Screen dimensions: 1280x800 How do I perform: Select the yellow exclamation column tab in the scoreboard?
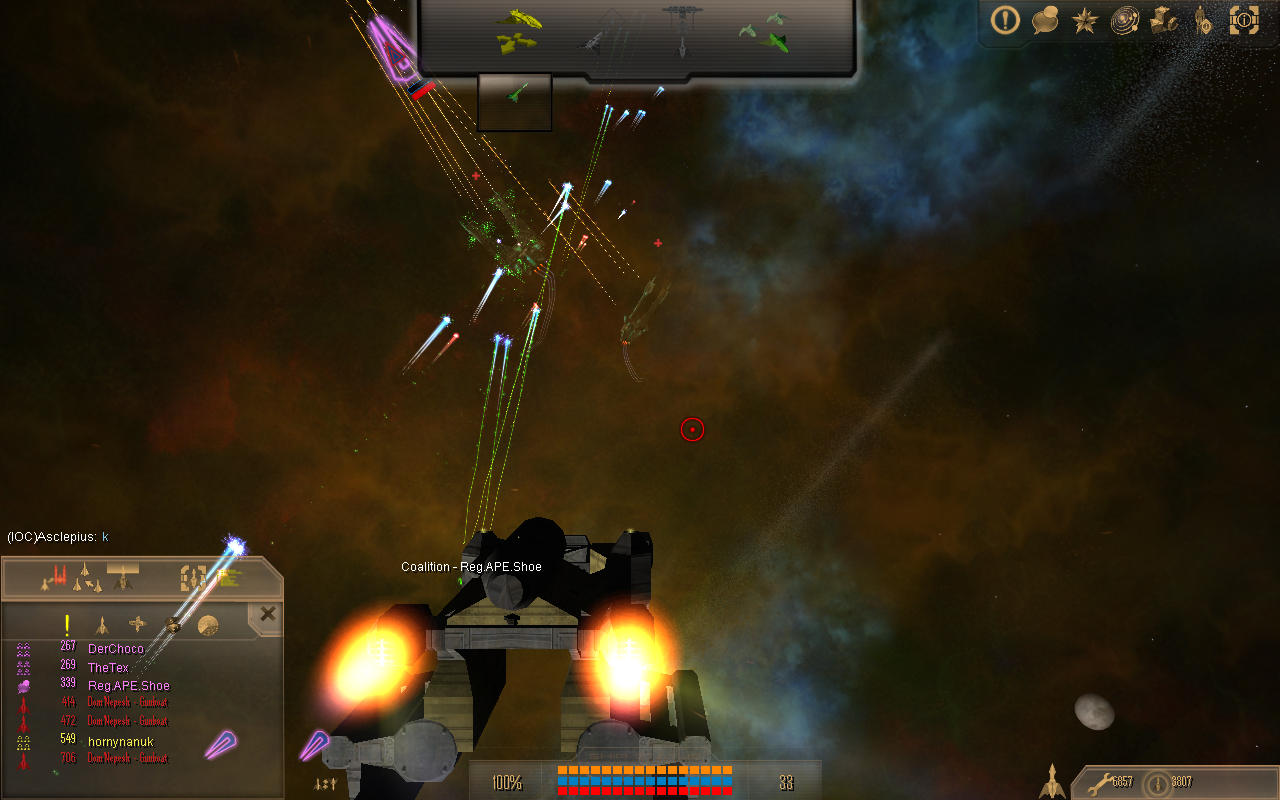pos(66,624)
